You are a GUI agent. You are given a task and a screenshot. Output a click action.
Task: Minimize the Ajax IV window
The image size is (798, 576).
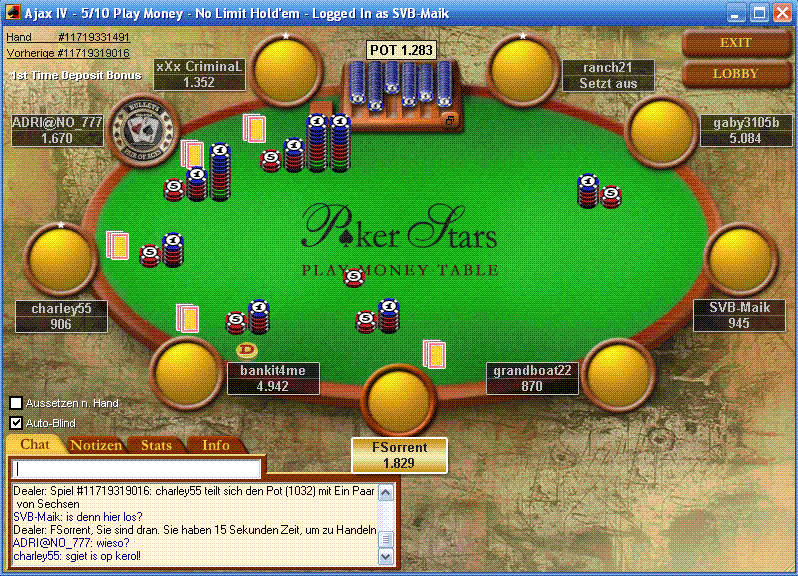click(x=736, y=13)
